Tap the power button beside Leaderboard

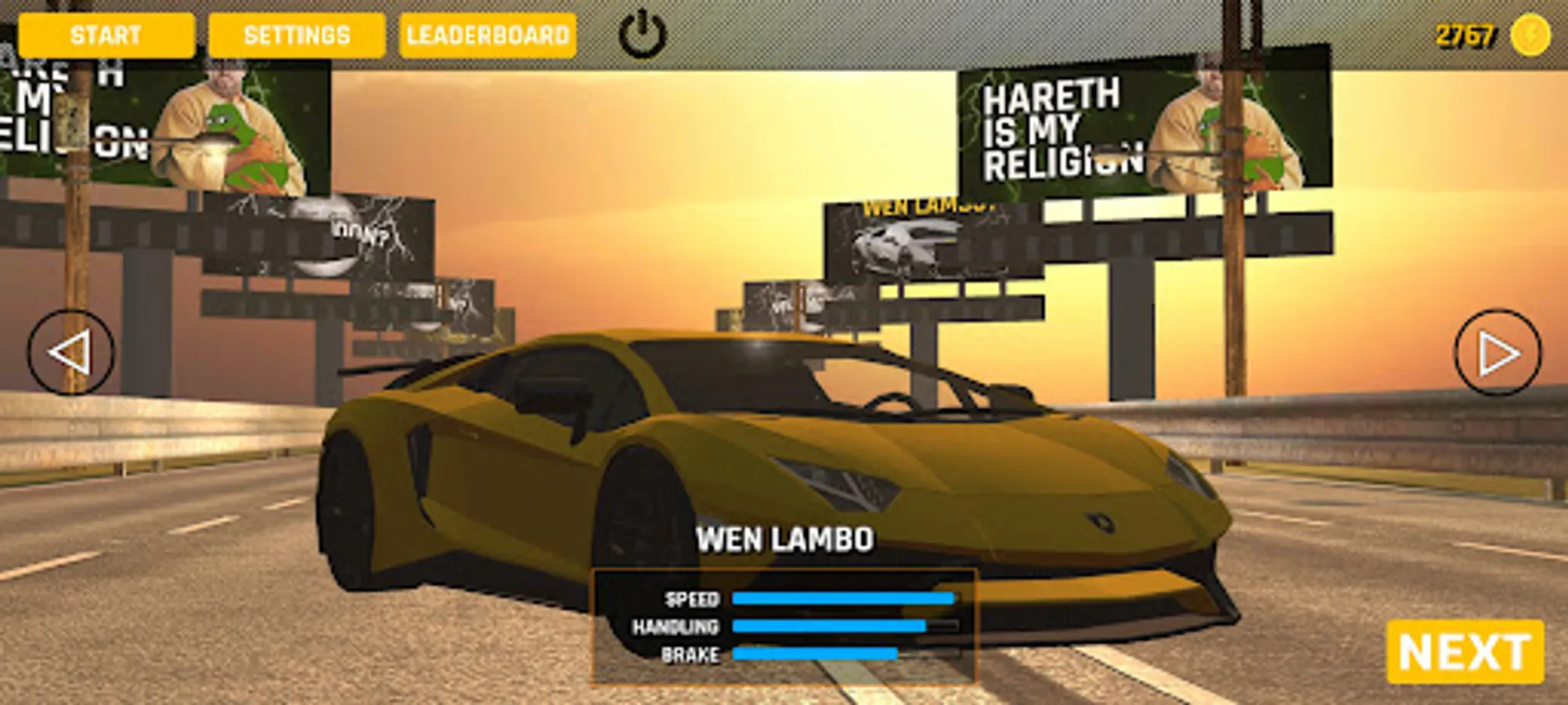click(x=640, y=34)
